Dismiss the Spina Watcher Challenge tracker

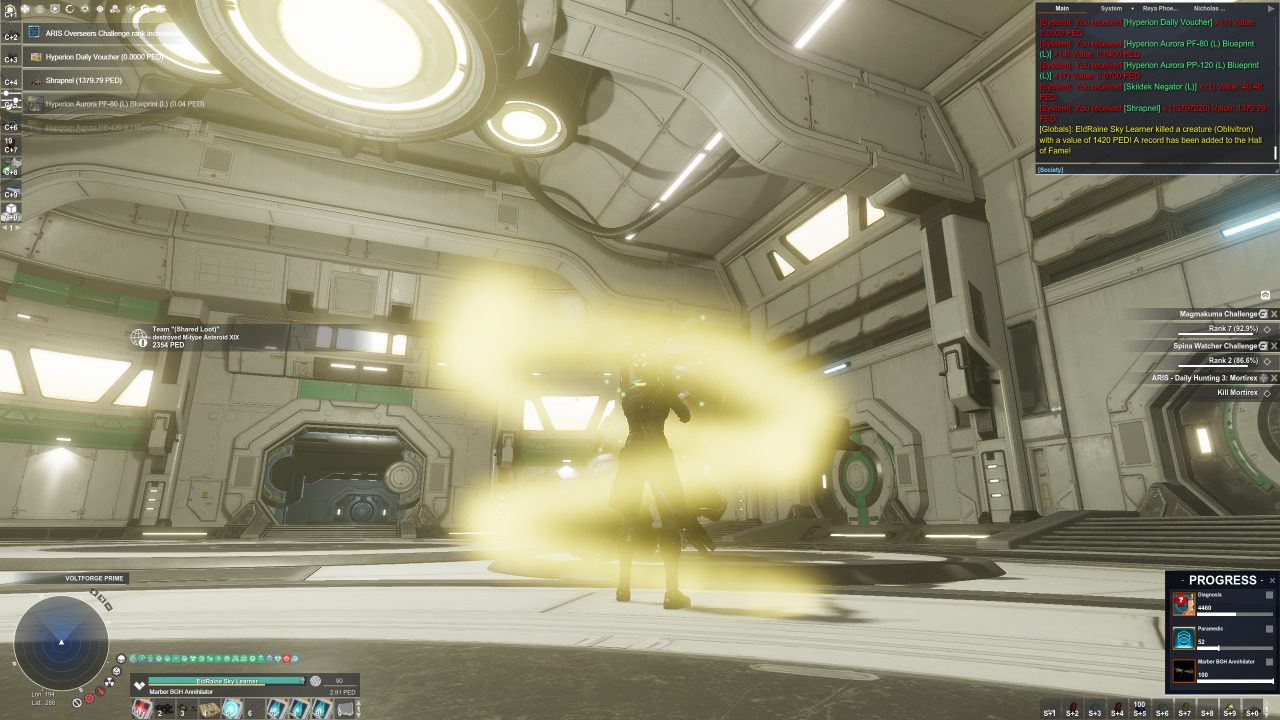1274,346
